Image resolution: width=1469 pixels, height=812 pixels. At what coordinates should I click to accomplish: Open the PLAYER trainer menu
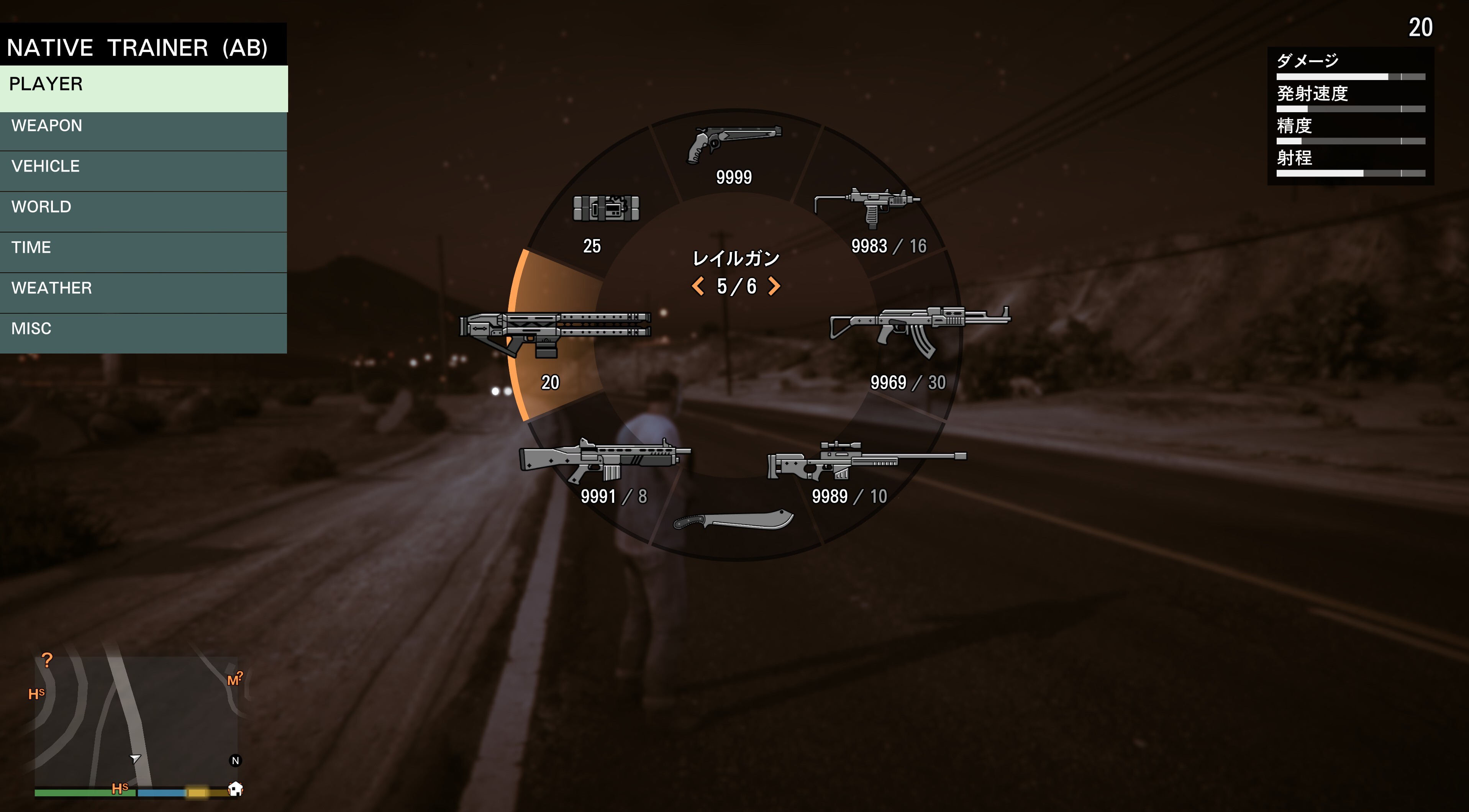click(x=143, y=88)
